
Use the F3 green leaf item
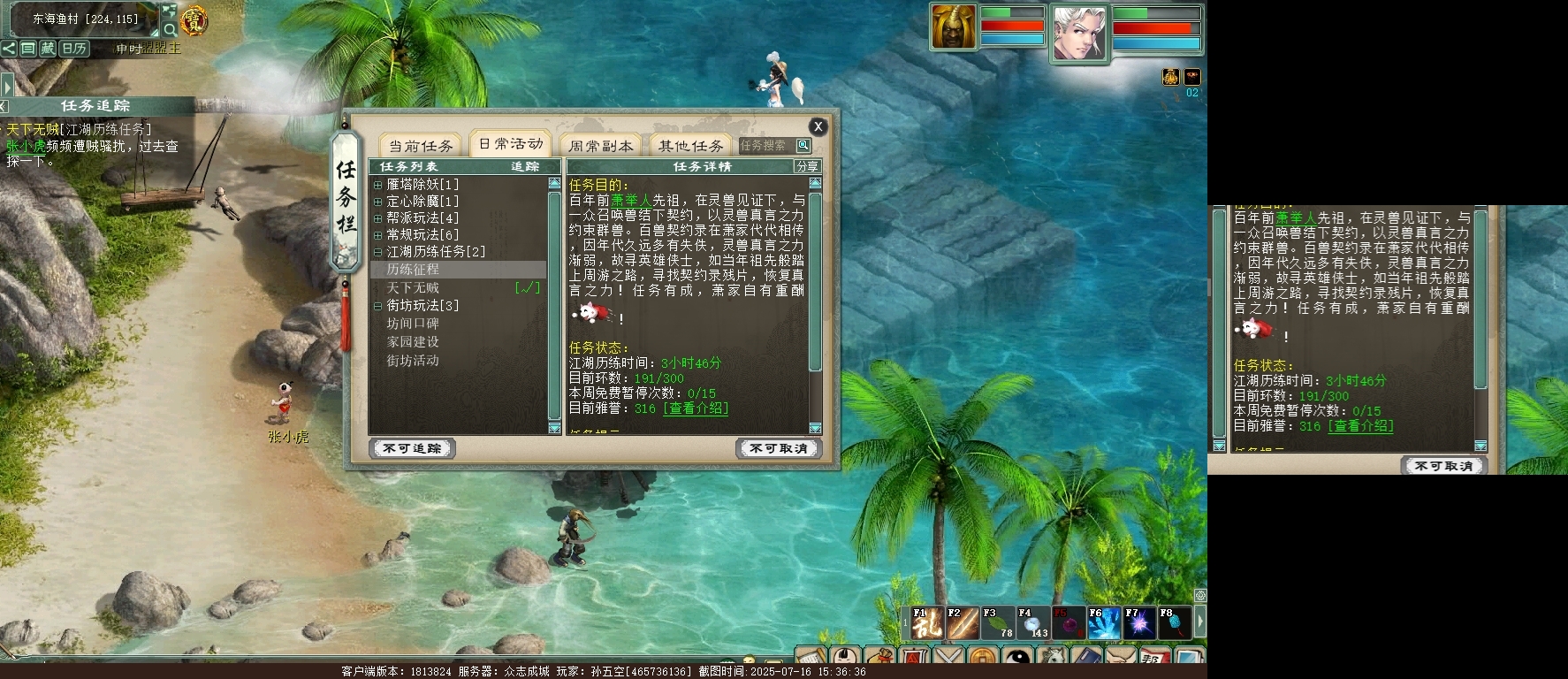(x=998, y=623)
